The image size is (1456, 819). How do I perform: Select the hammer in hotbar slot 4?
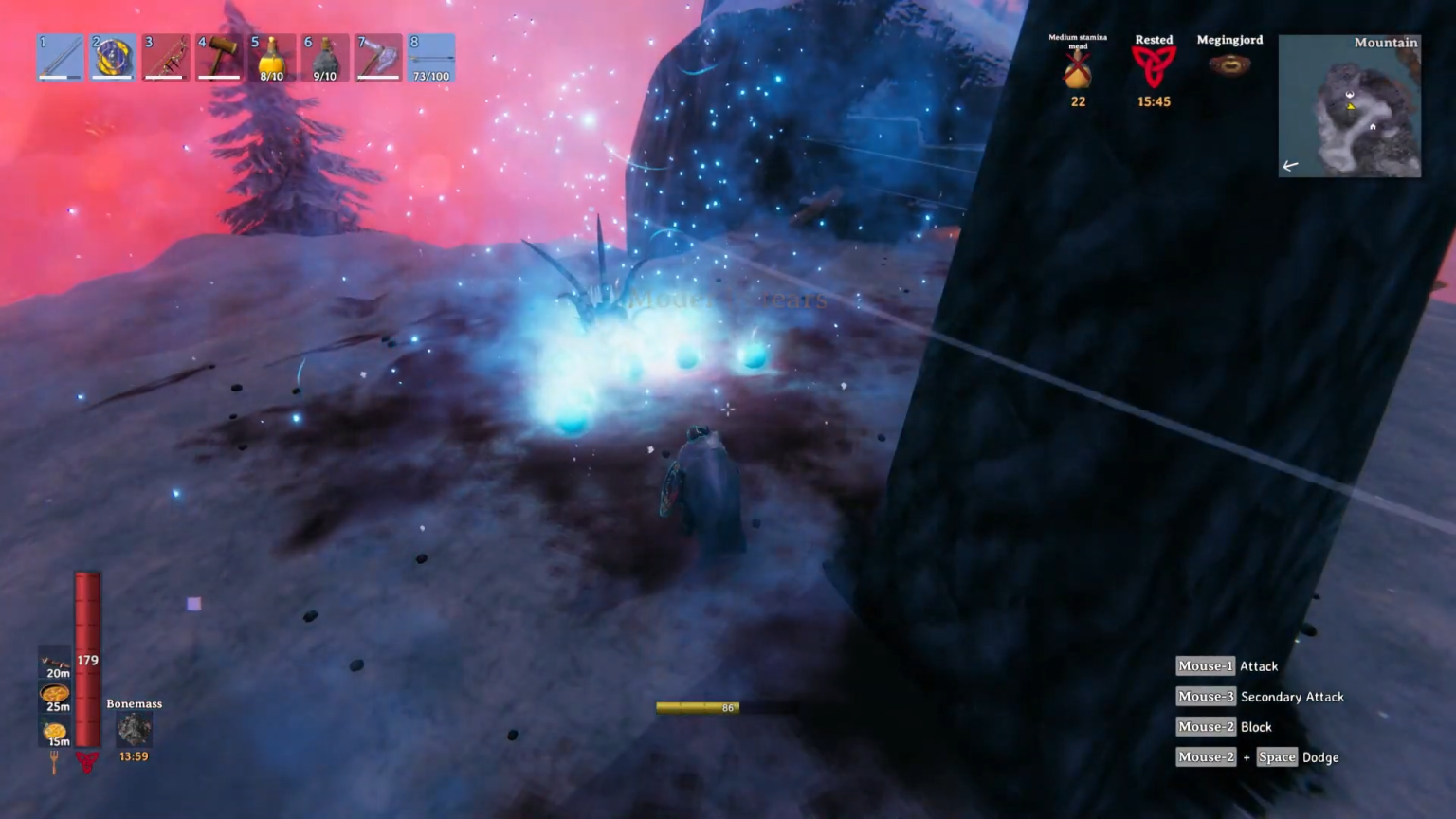(x=219, y=57)
